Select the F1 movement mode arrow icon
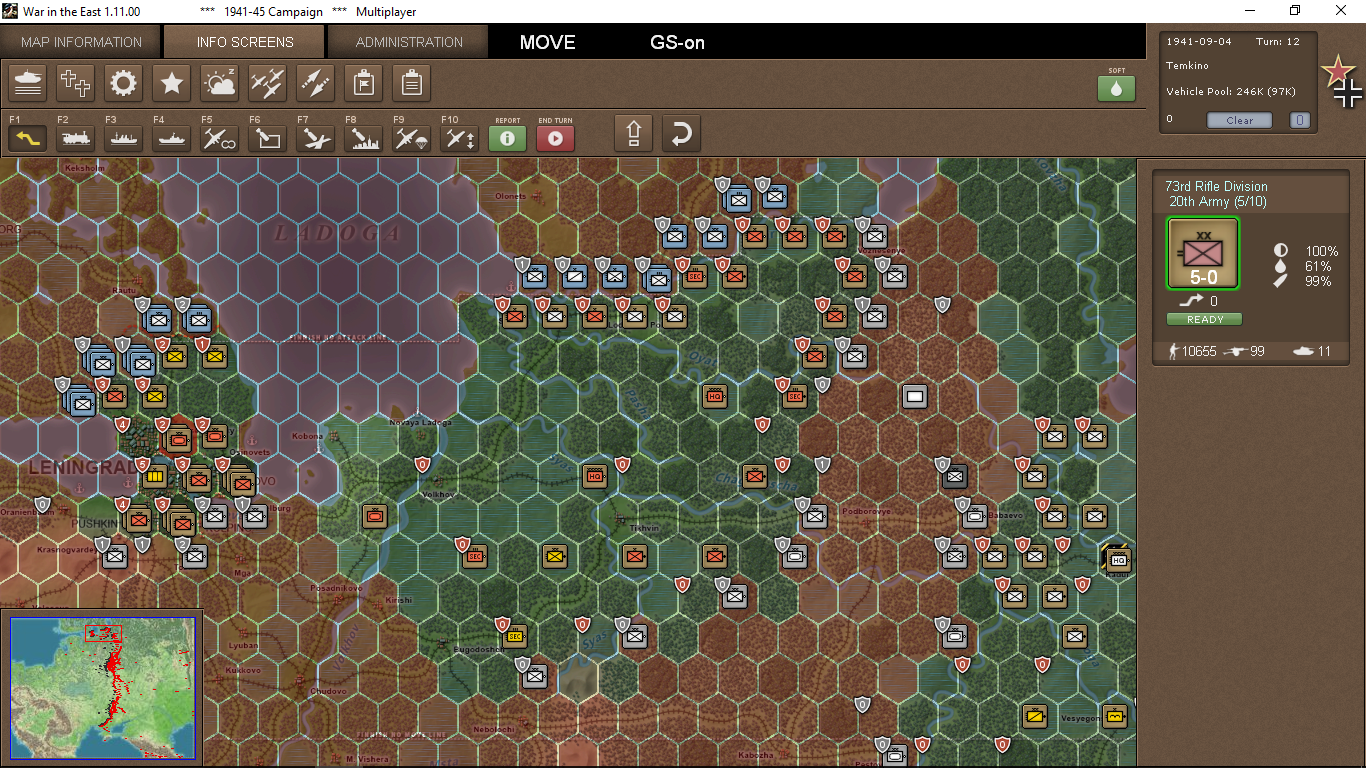 pos(27,138)
